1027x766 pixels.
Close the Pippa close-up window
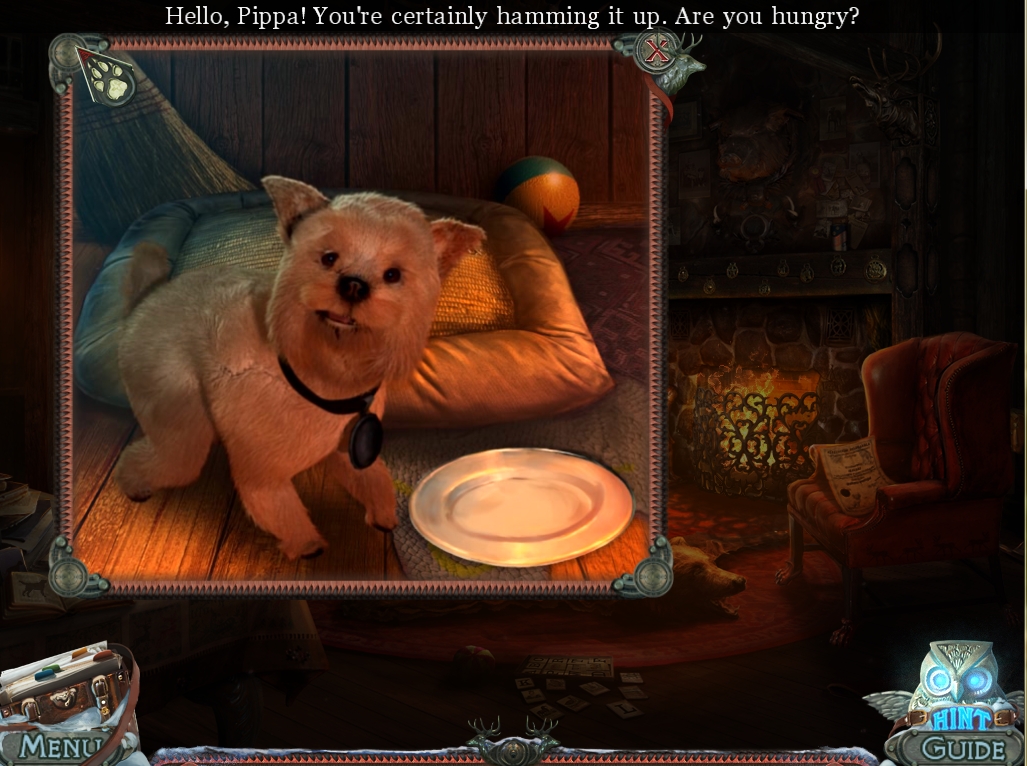(656, 52)
